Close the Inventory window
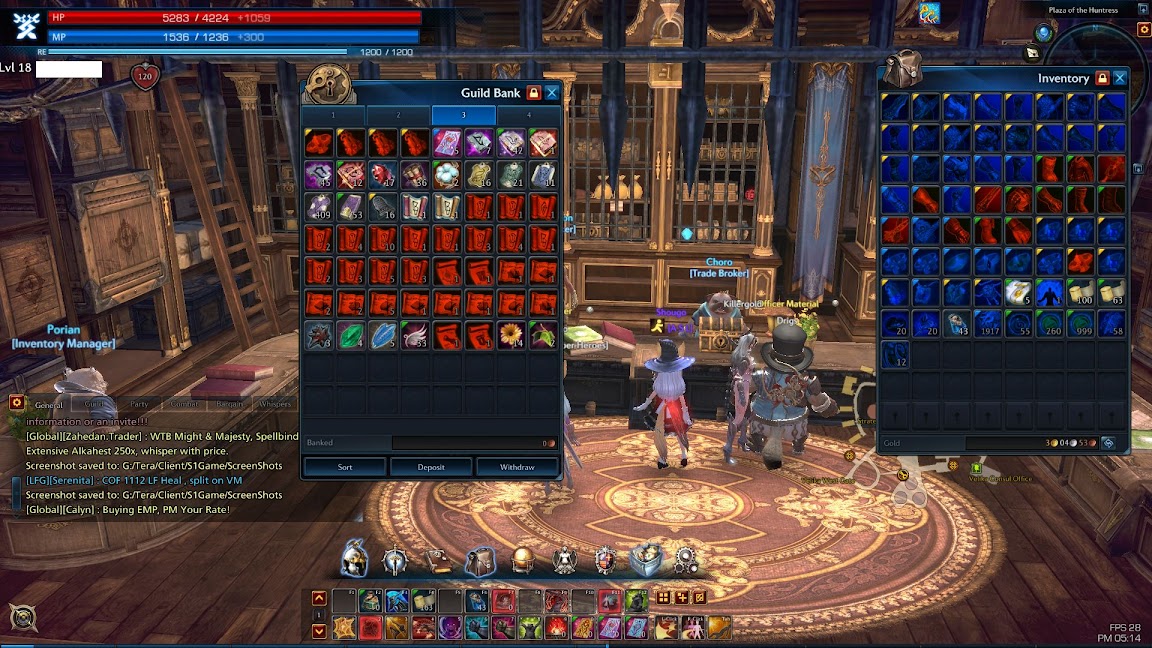Screen dimensions: 1152x648 [x=1120, y=78]
